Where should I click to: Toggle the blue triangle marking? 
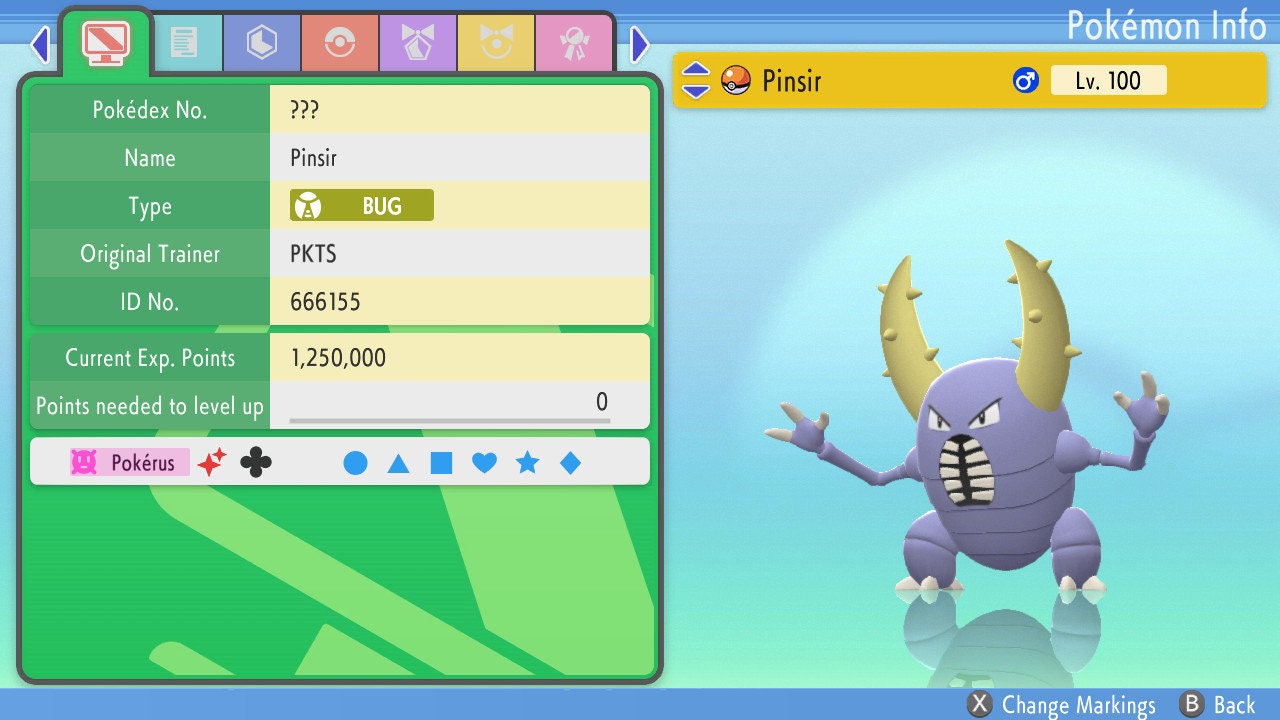(398, 463)
